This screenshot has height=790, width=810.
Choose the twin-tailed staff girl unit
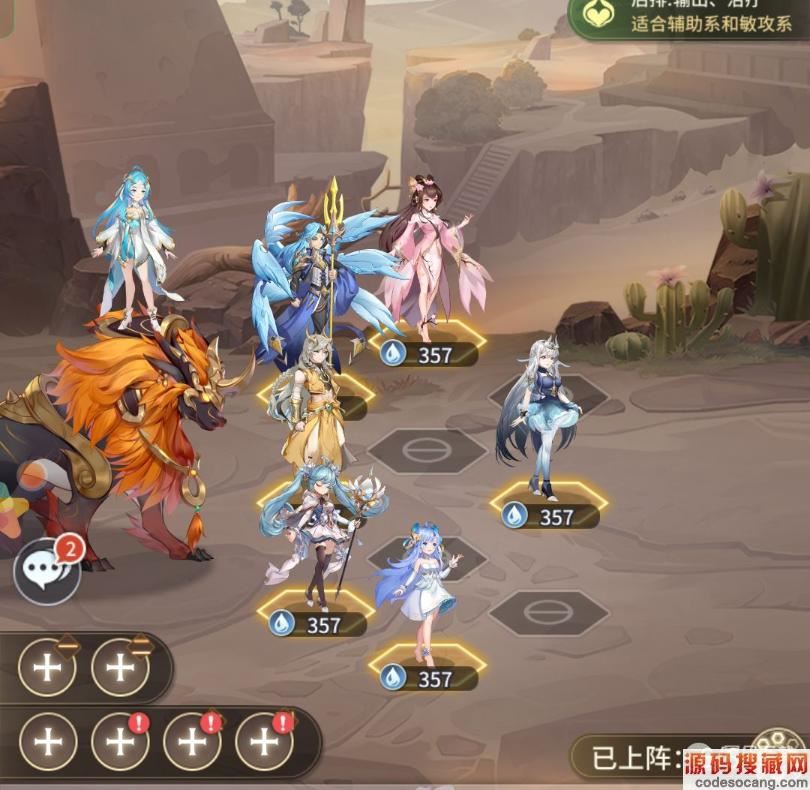click(318, 530)
